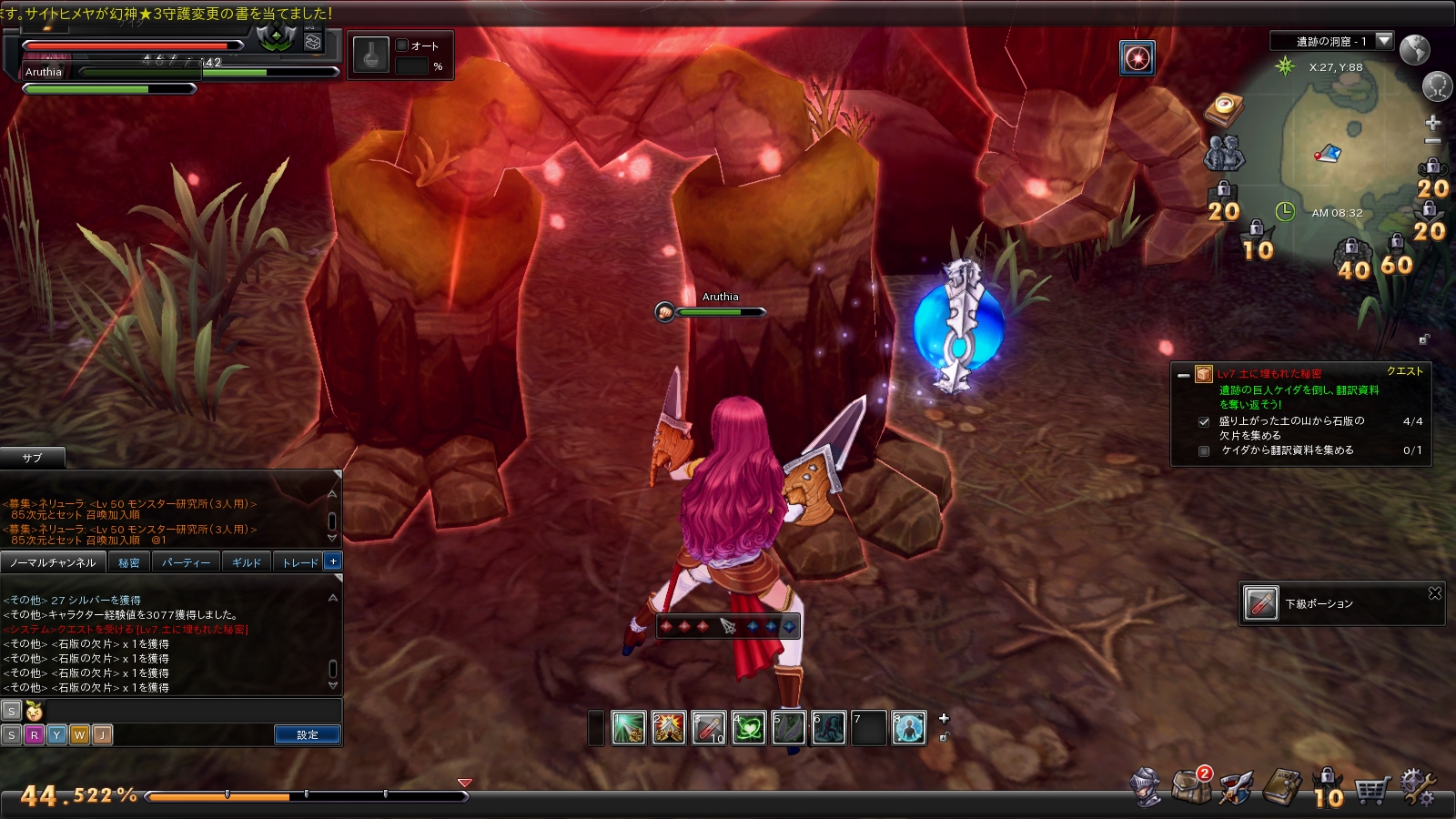Cast the green dagger thrust skill
Screen dimensions: 1456x819
point(628,728)
